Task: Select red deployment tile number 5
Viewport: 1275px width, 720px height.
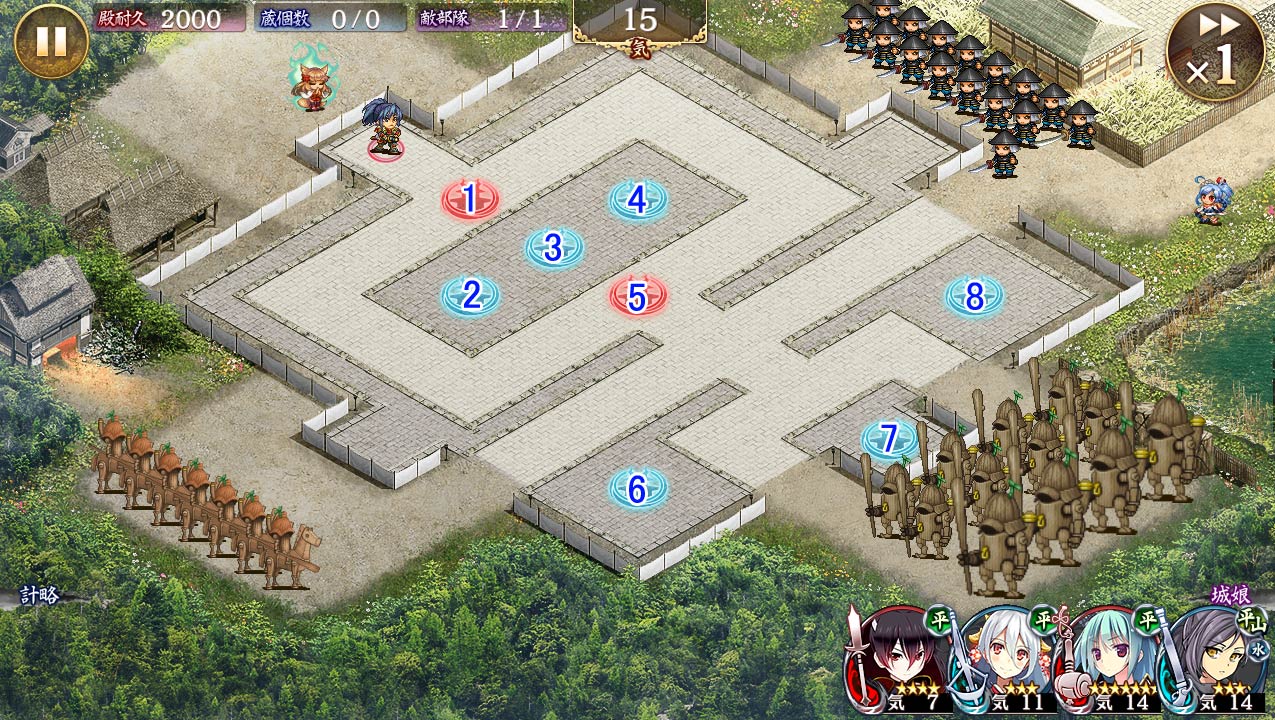Action: coord(638,296)
